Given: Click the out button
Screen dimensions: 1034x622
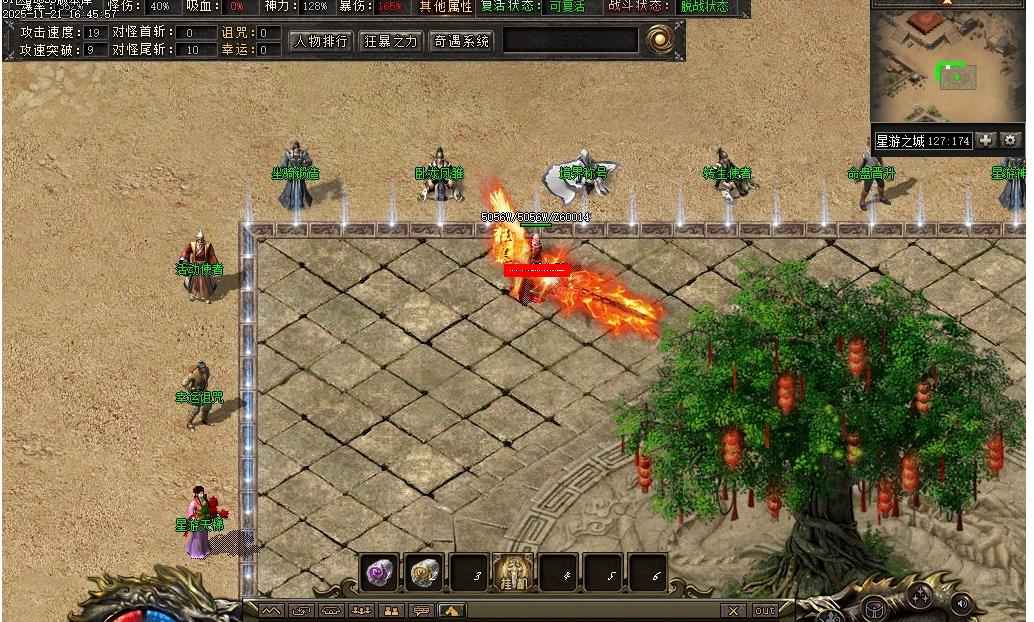Looking at the screenshot, I should pos(764,610).
